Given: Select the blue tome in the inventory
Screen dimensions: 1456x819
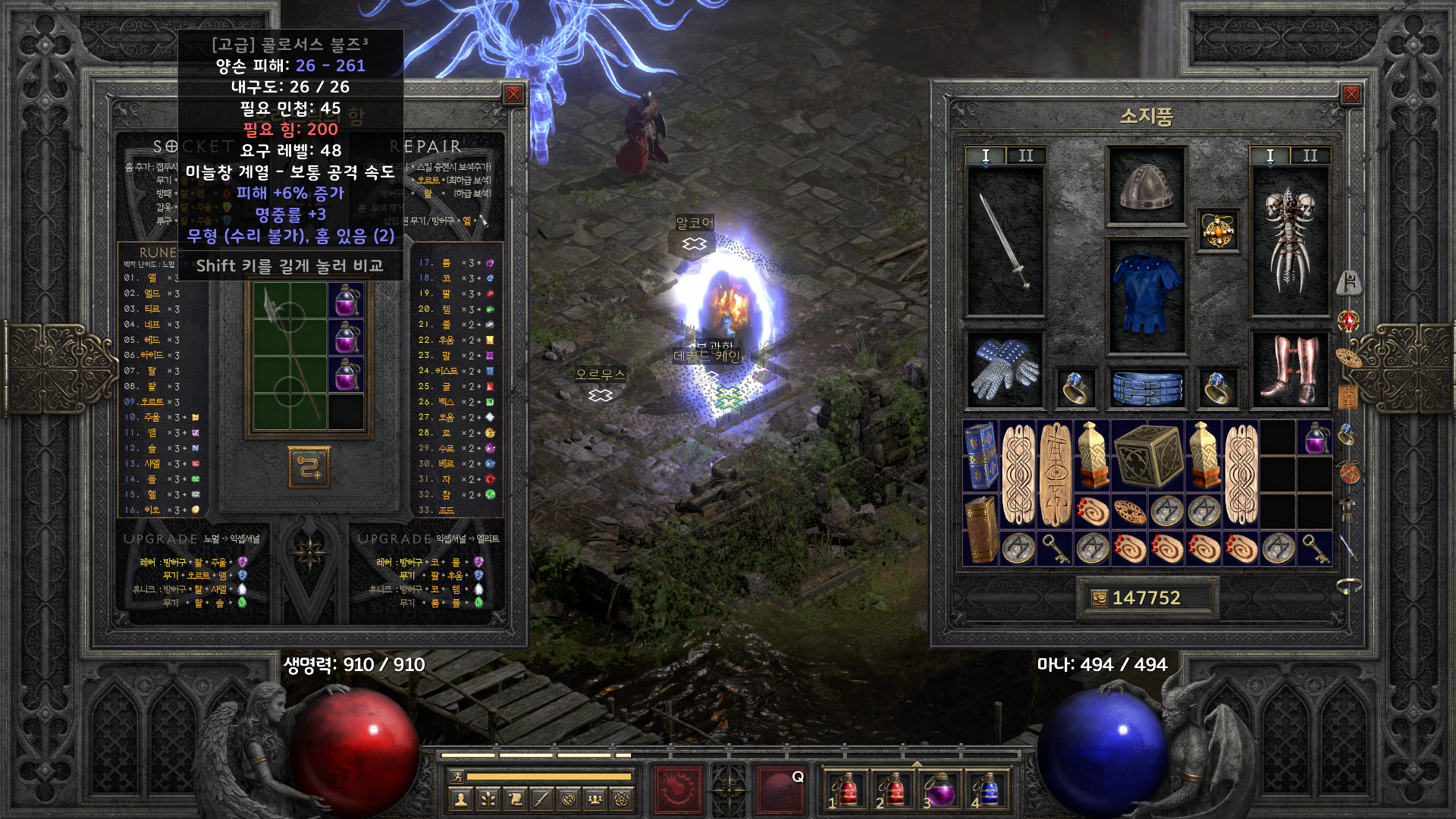Looking at the screenshot, I should tap(981, 456).
